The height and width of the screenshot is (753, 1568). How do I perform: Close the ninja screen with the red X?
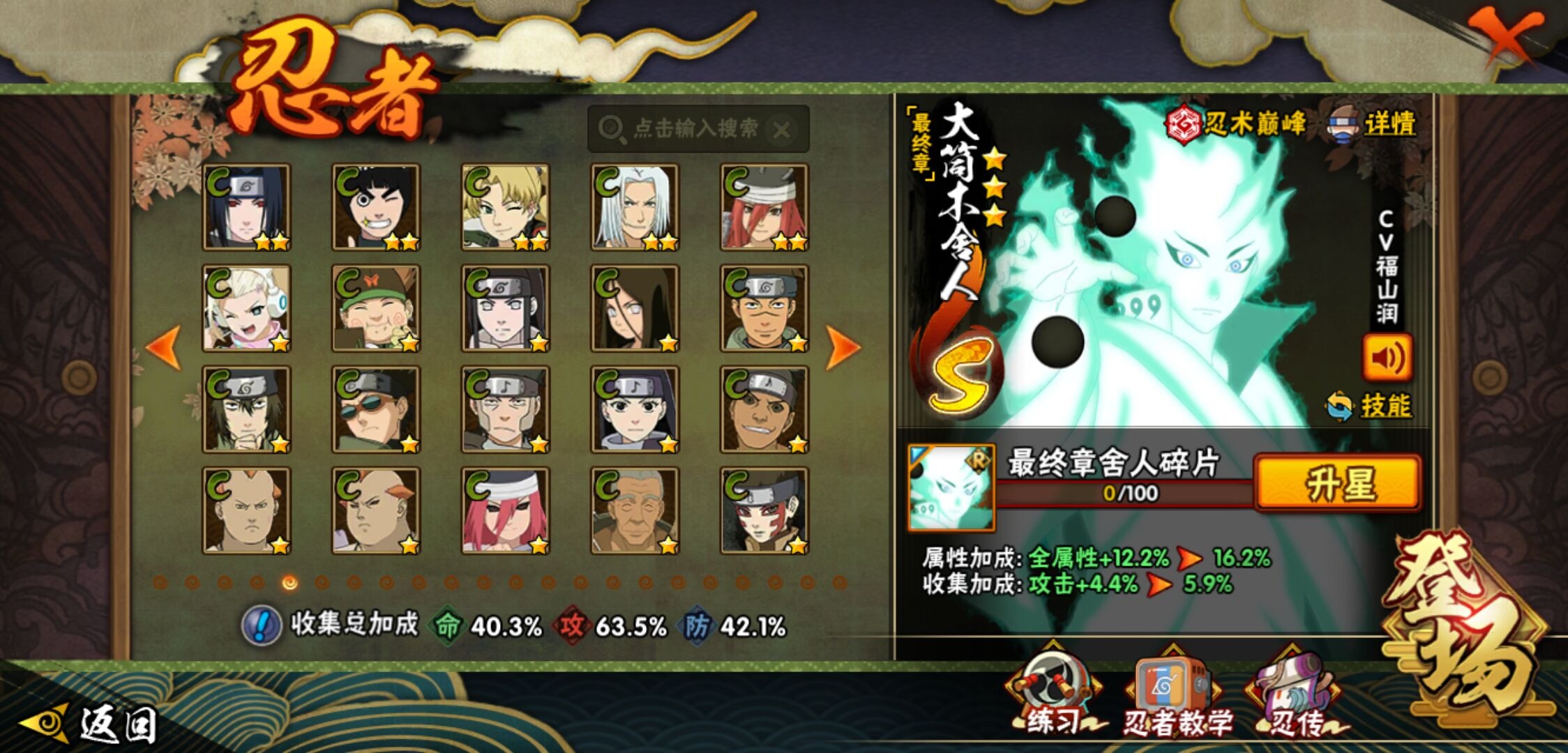1505,35
